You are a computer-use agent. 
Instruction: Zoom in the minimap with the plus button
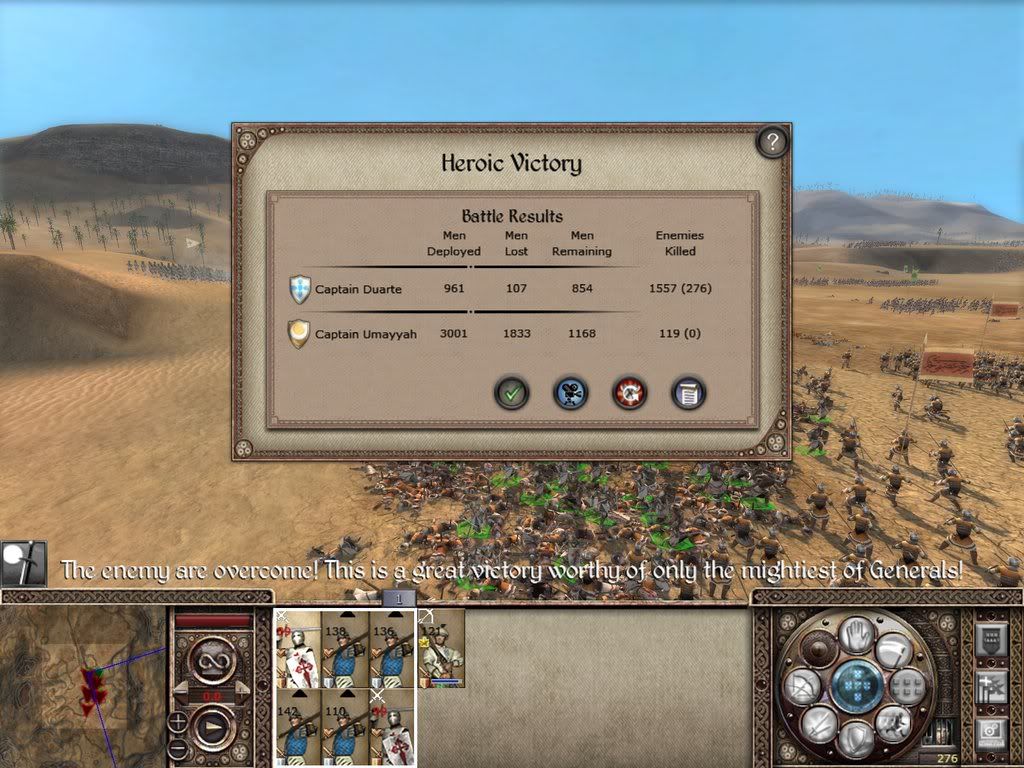coord(177,721)
